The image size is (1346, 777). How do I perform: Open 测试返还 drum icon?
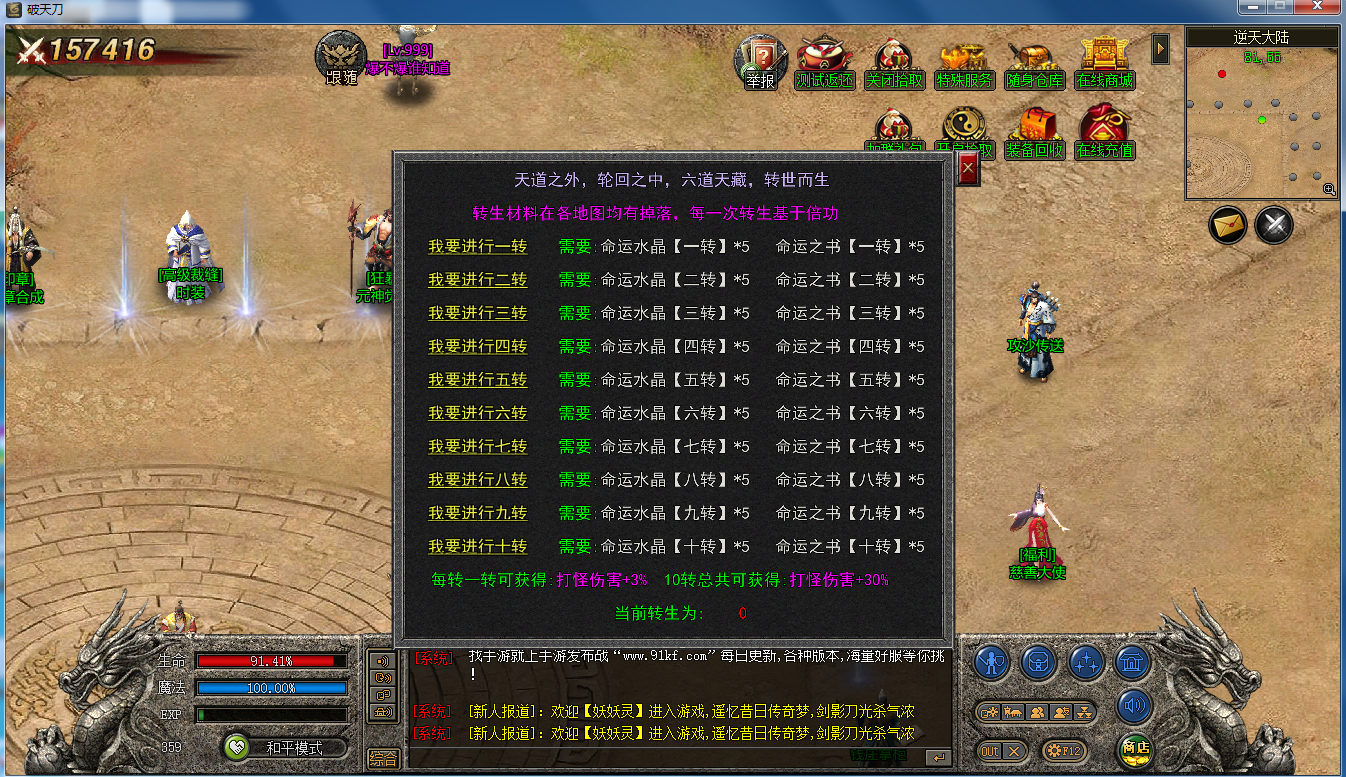pyautogui.click(x=824, y=64)
